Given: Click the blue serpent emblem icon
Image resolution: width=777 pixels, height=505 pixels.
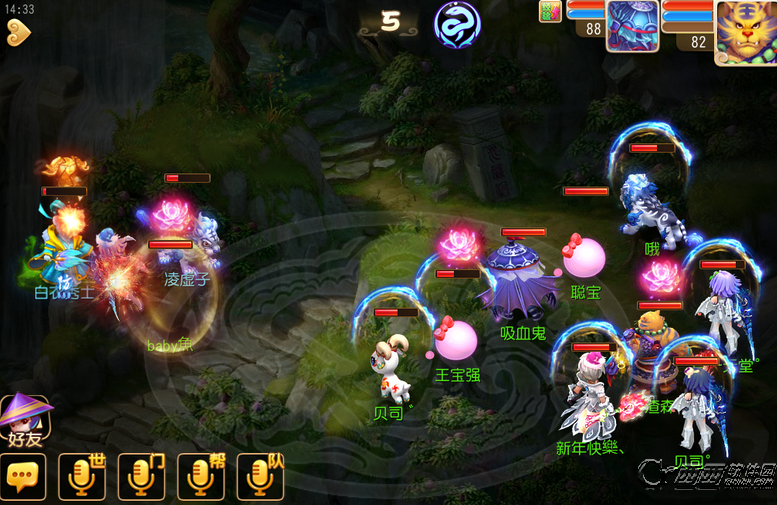Looking at the screenshot, I should coord(456,24).
